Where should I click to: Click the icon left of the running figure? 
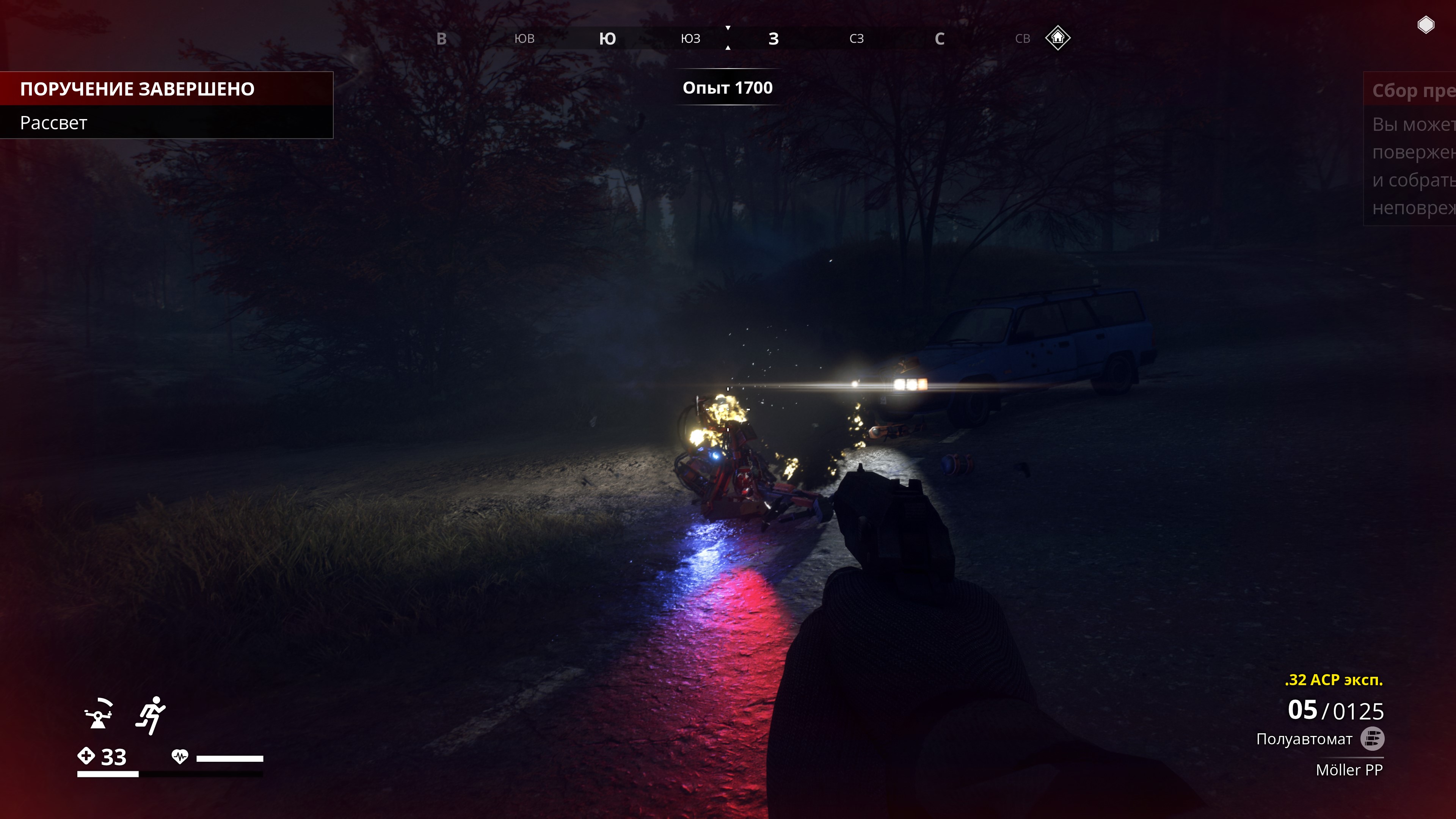coord(98,715)
